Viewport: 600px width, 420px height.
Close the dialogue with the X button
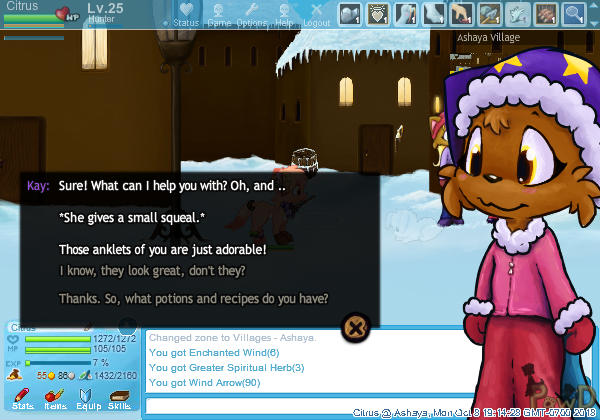click(357, 325)
